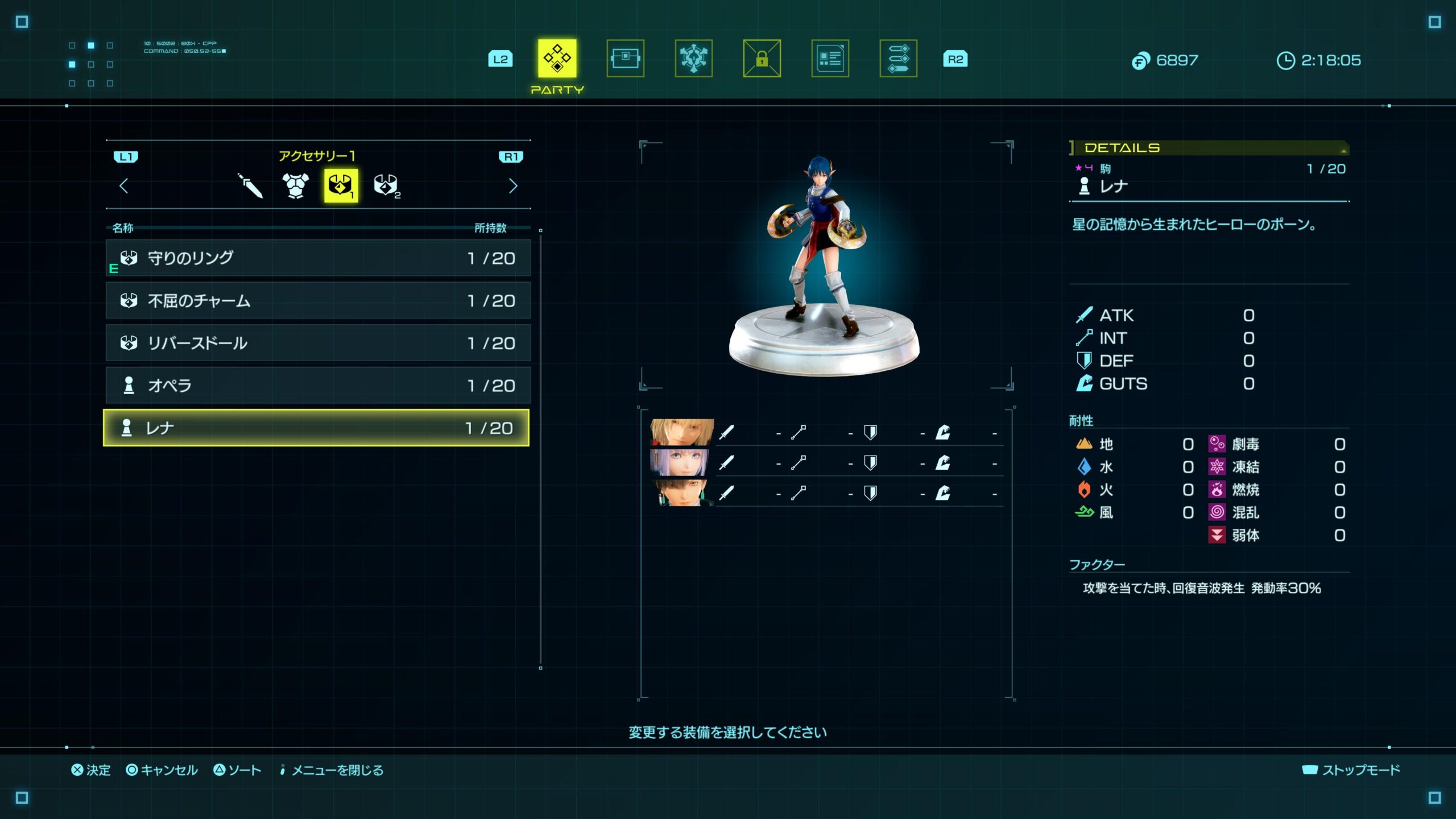Select the dark-haired party member portrait

pos(681,493)
